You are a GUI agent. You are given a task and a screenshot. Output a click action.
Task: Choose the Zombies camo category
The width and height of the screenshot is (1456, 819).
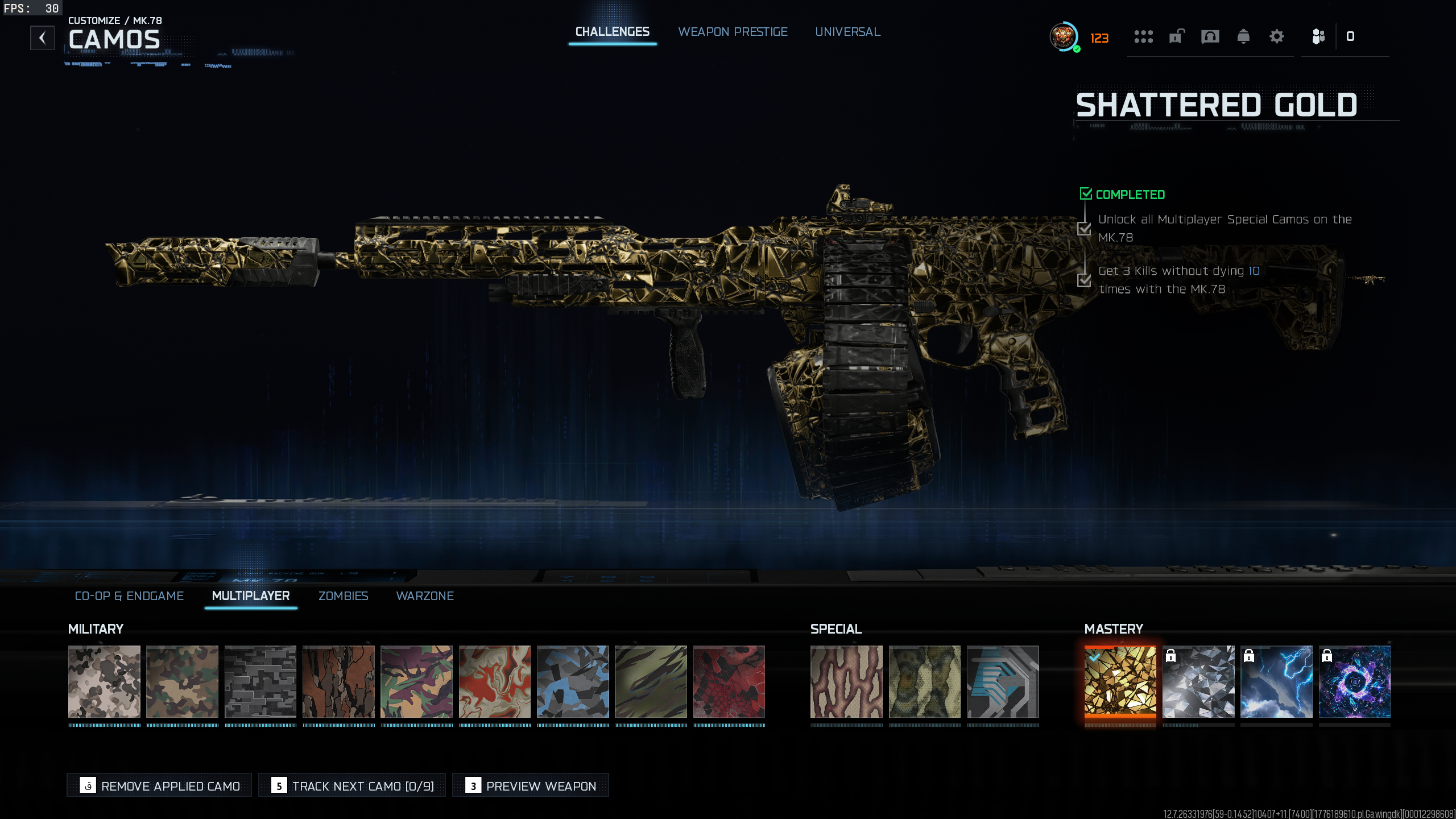(343, 595)
